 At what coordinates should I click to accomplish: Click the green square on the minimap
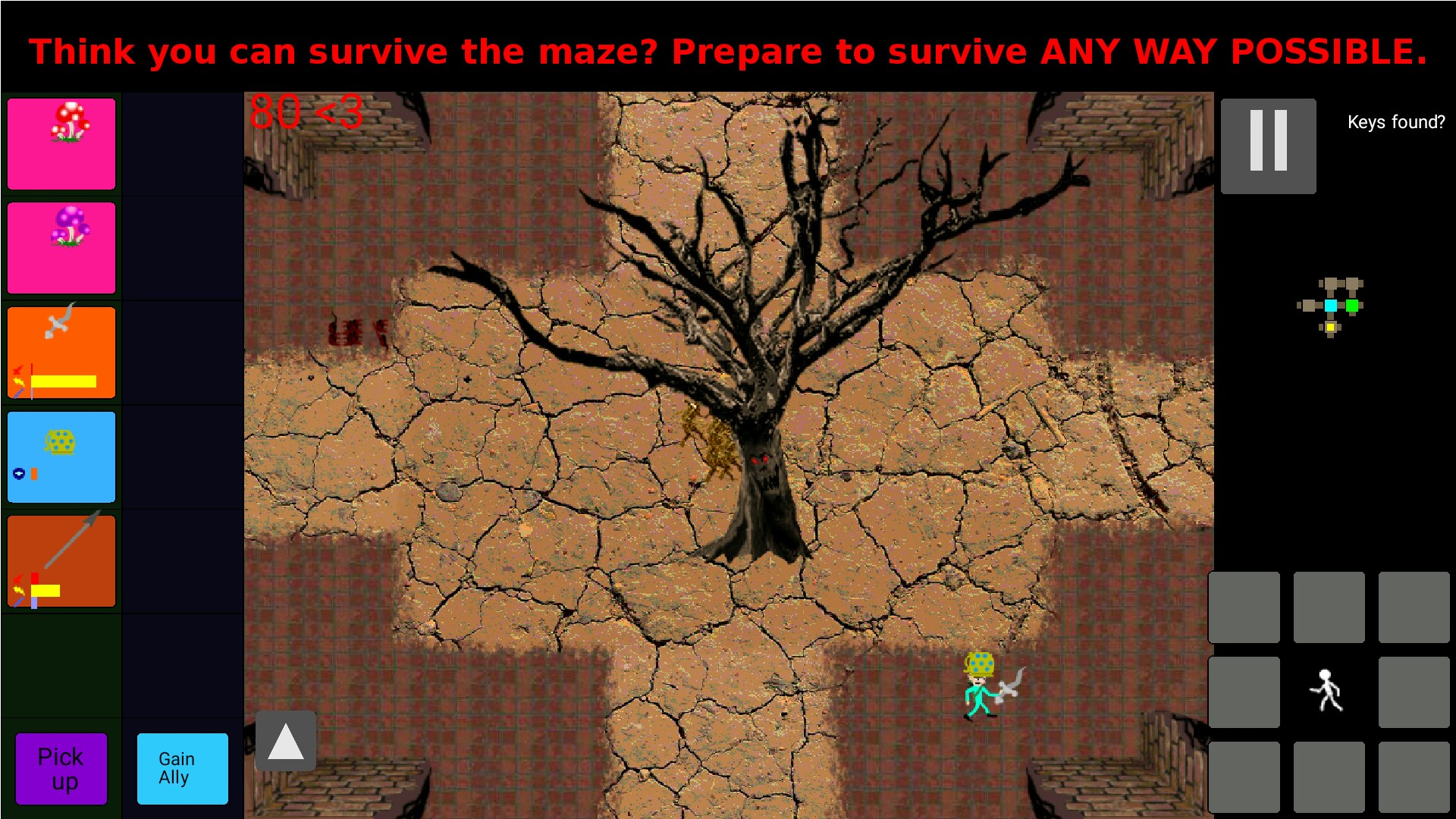tap(1352, 306)
